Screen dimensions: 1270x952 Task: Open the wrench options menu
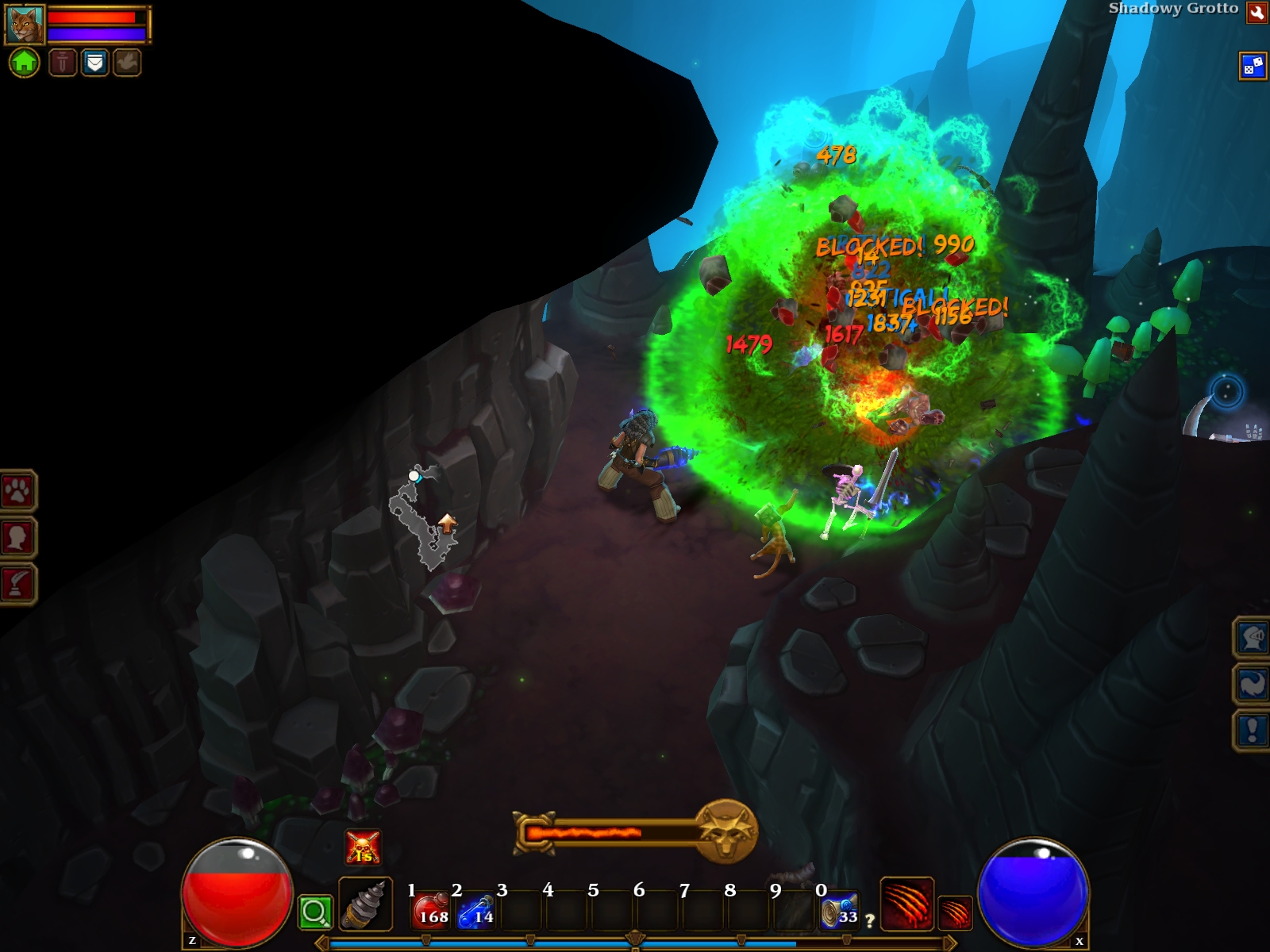pyautogui.click(x=1257, y=12)
